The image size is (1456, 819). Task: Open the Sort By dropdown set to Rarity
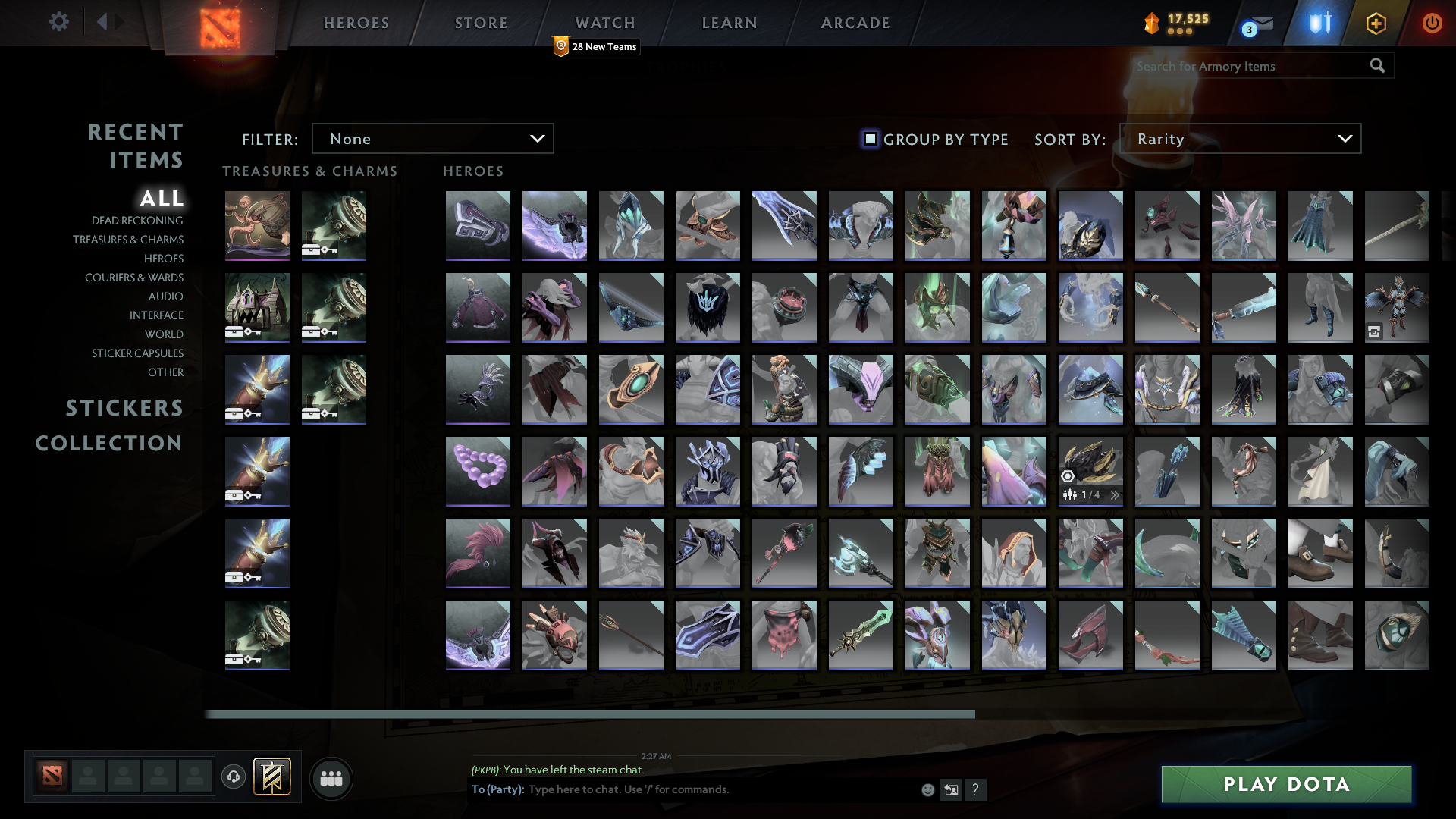[x=1240, y=138]
